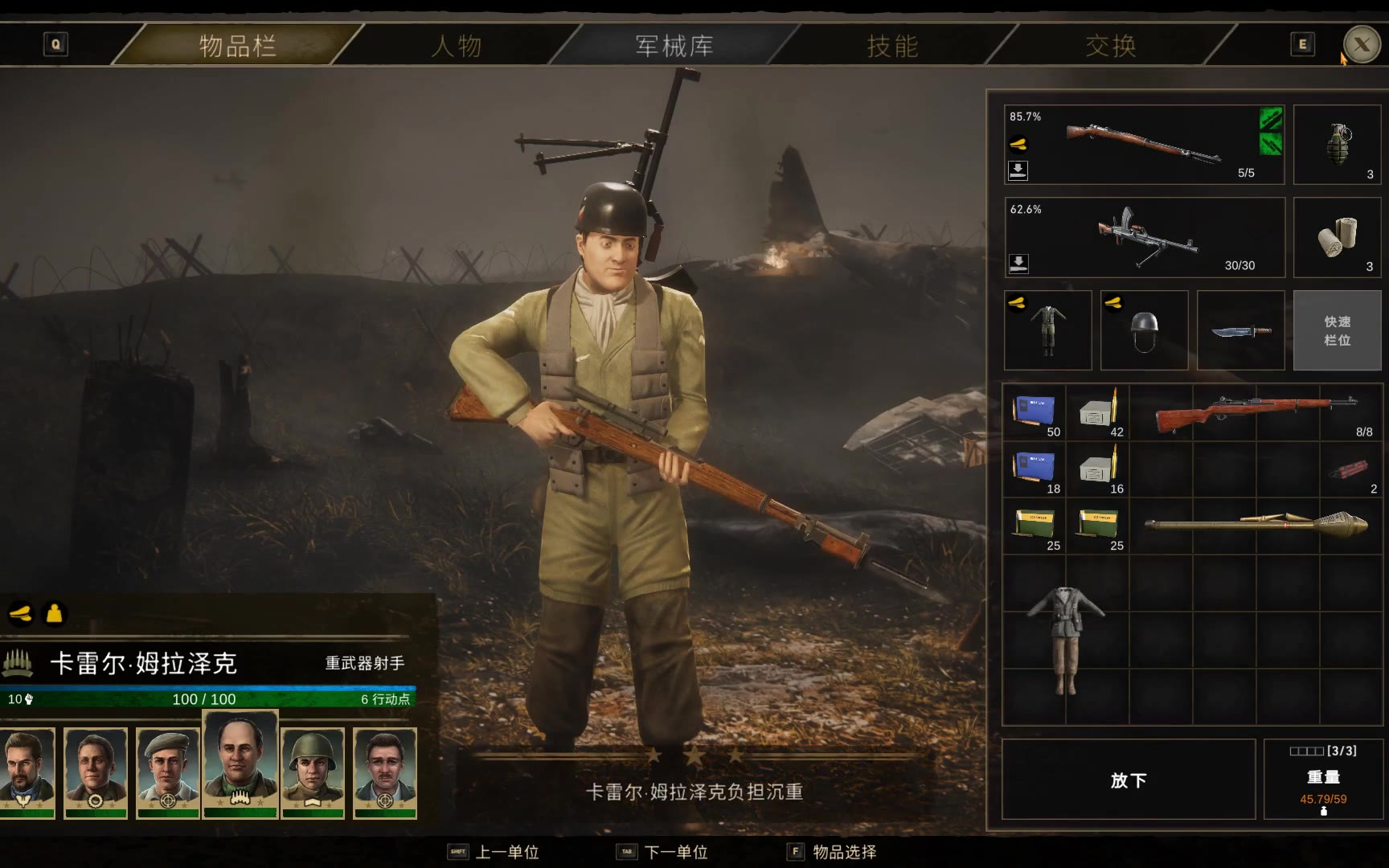This screenshot has width=1389, height=868.
Task: Select the spare uniform in backpack
Action: click(x=1065, y=641)
